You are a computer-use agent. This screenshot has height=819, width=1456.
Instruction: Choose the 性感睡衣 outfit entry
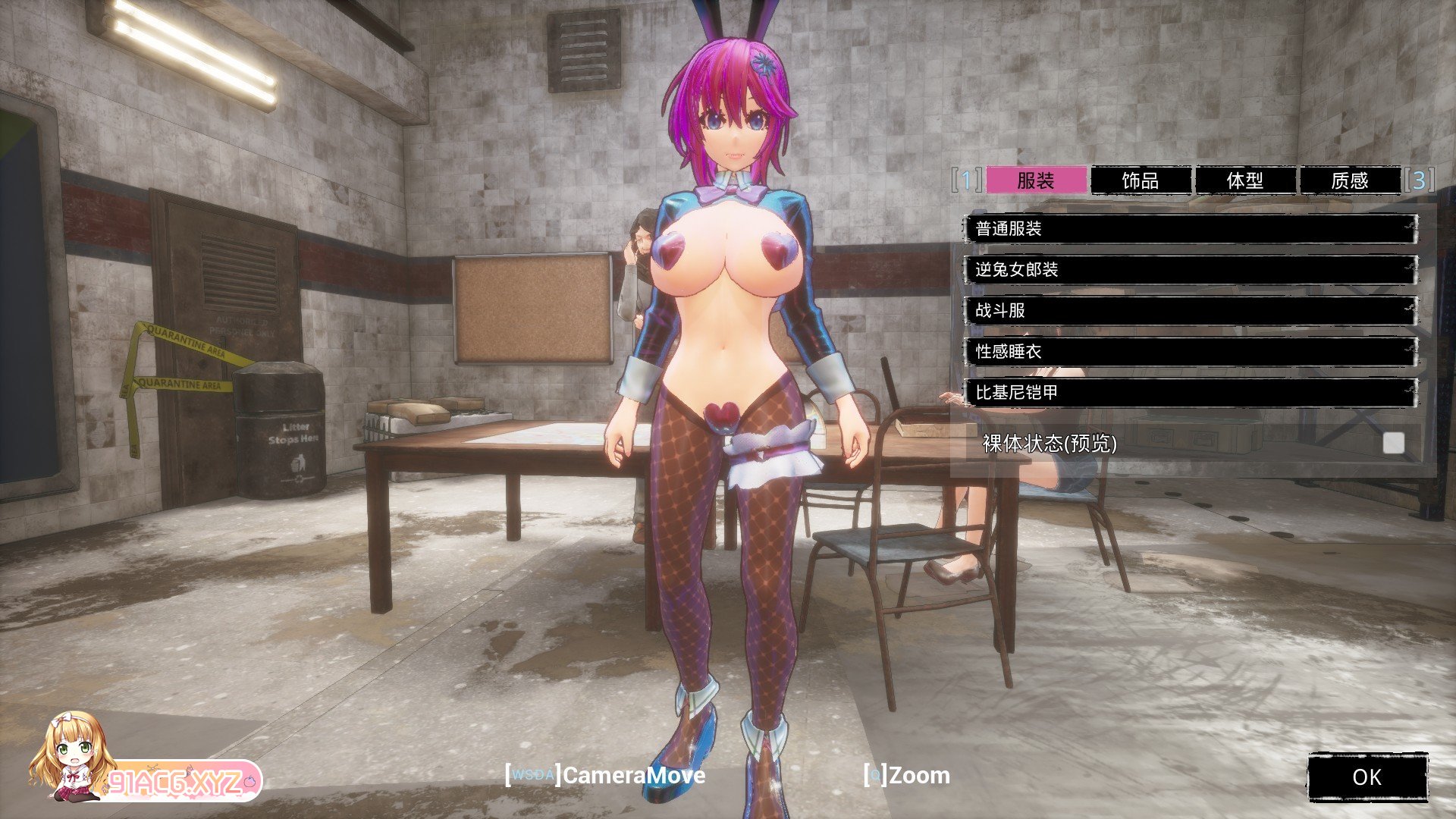pyautogui.click(x=1190, y=352)
